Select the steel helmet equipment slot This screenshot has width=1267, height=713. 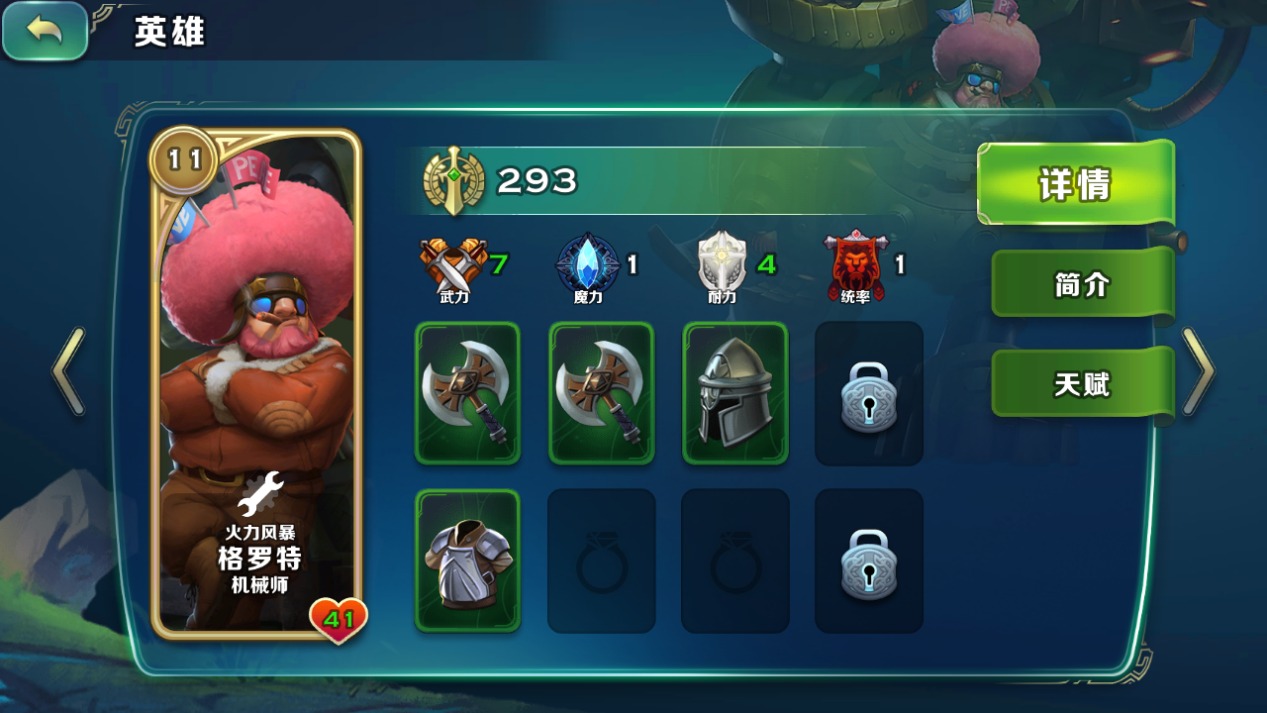tap(735, 392)
